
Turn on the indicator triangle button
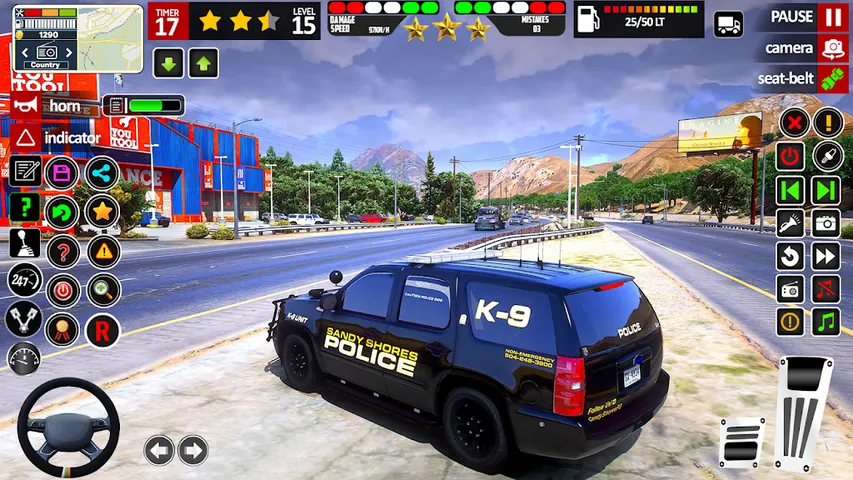(x=27, y=137)
